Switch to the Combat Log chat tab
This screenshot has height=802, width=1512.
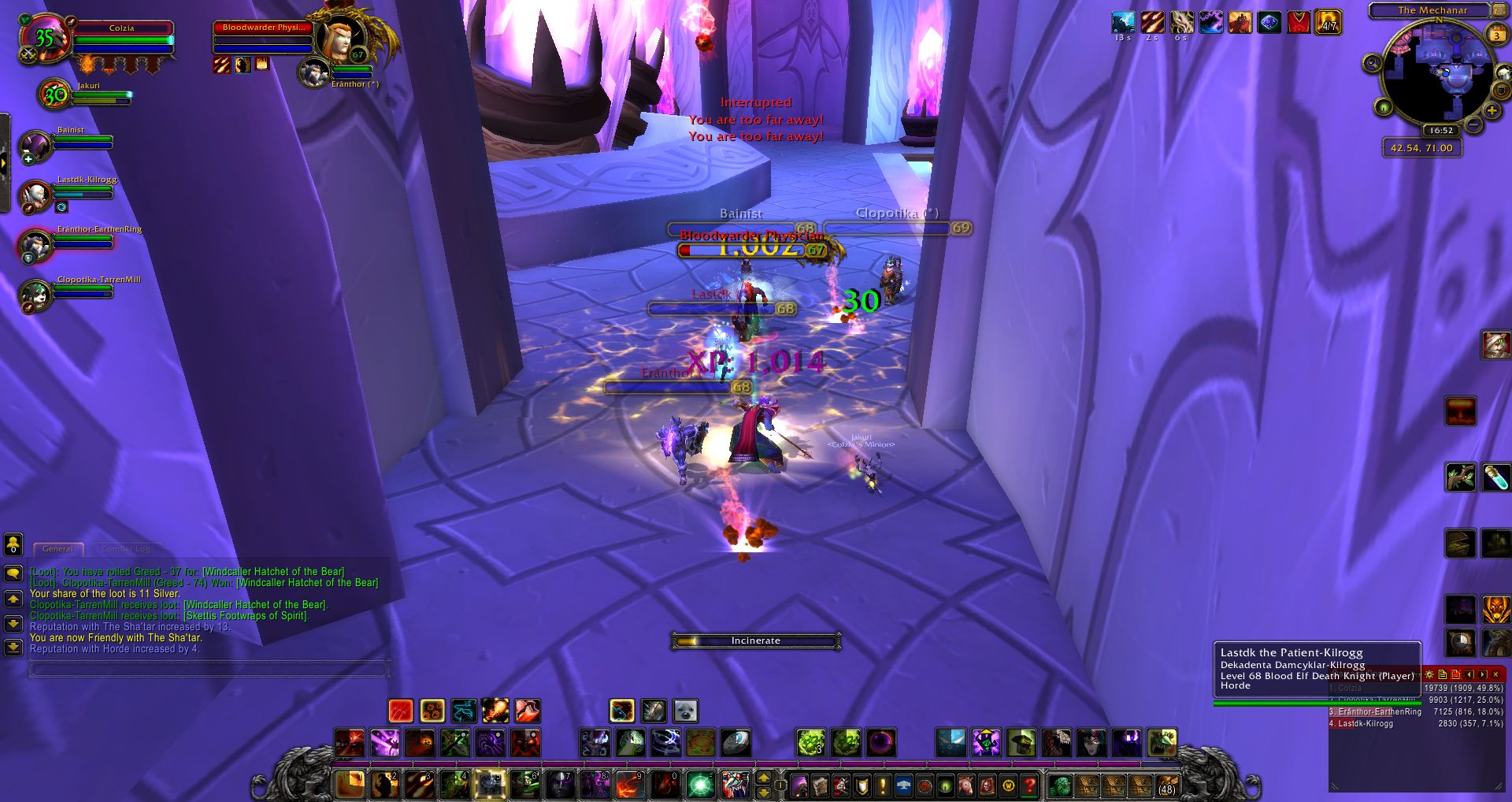pos(125,549)
